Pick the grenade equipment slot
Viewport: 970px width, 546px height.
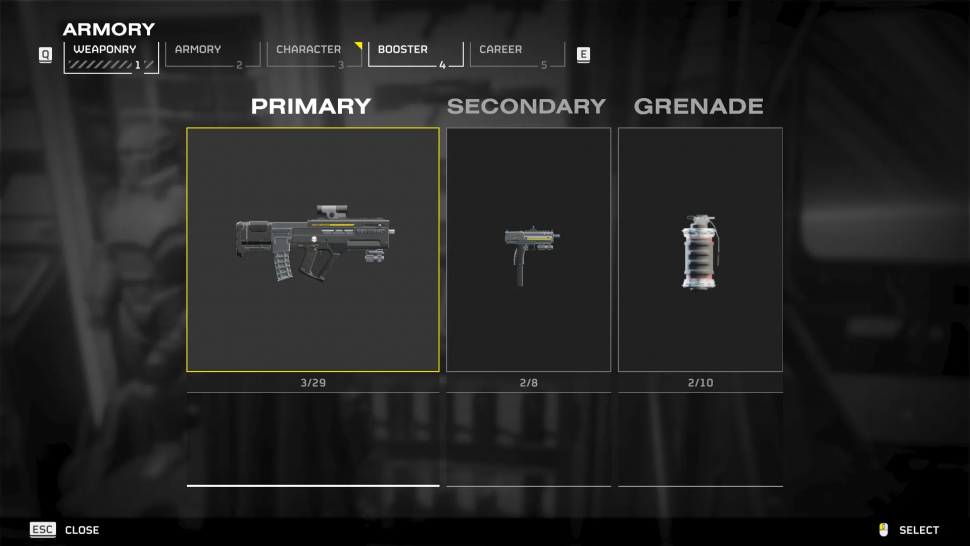700,250
